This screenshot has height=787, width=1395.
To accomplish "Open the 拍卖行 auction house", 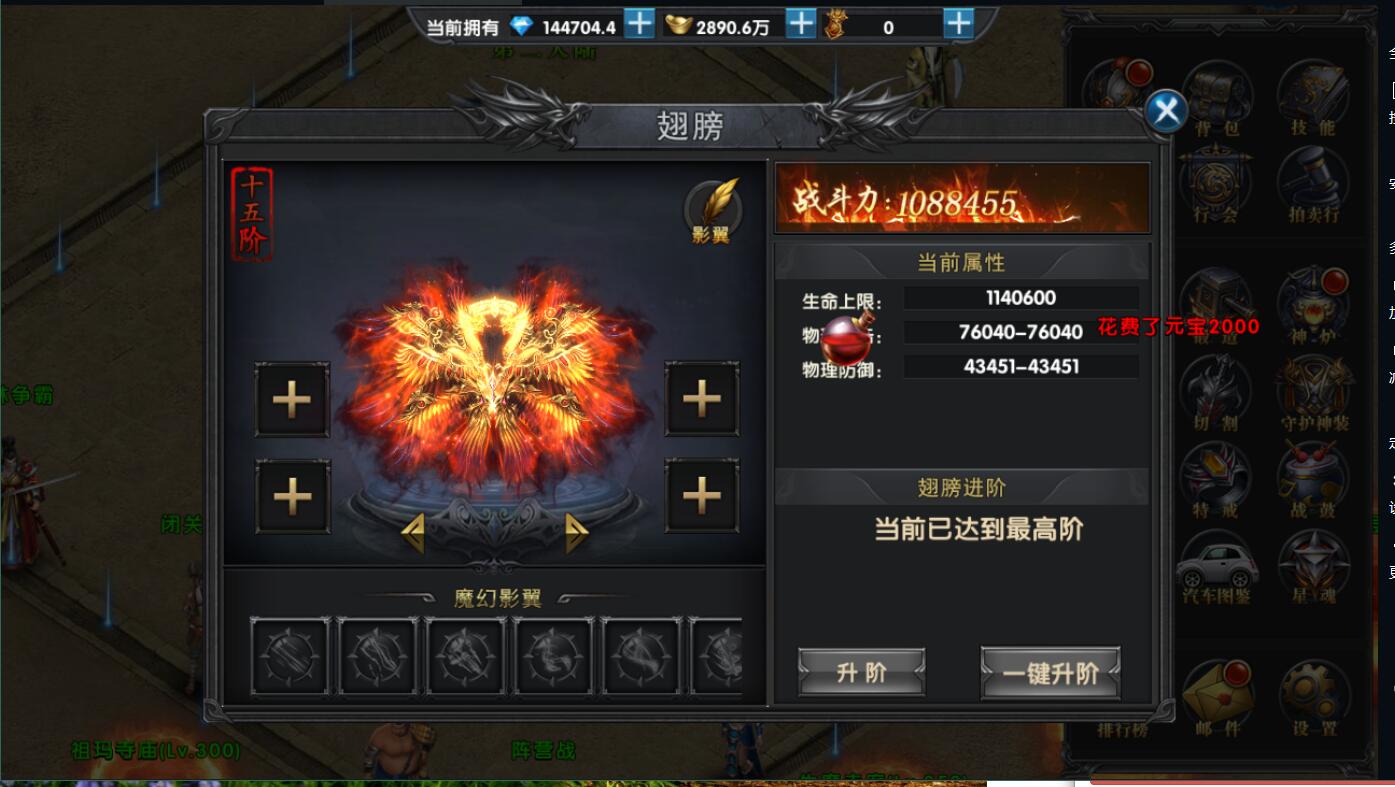I will click(x=1313, y=185).
